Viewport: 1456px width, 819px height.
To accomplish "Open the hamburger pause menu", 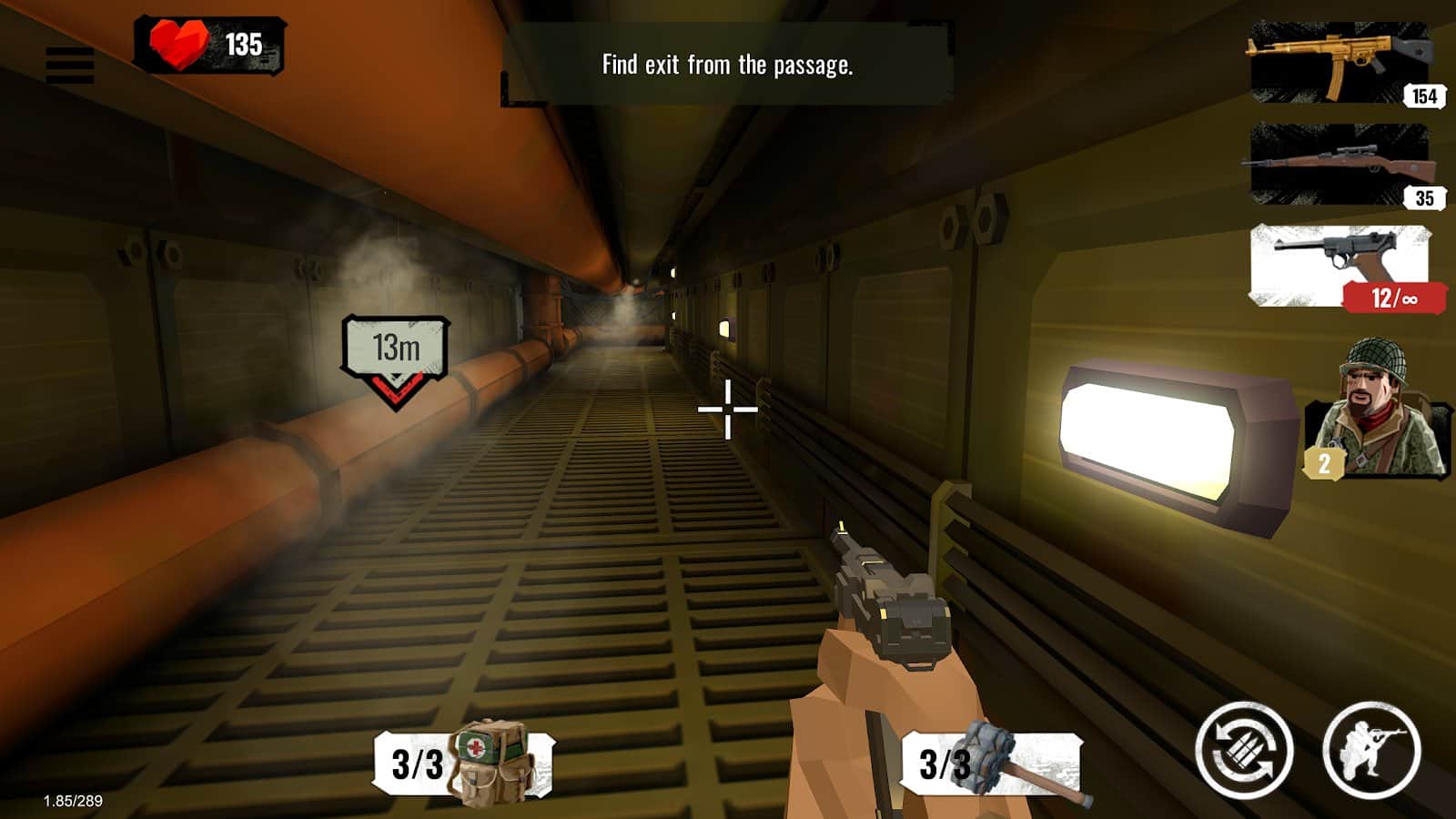I will click(71, 62).
